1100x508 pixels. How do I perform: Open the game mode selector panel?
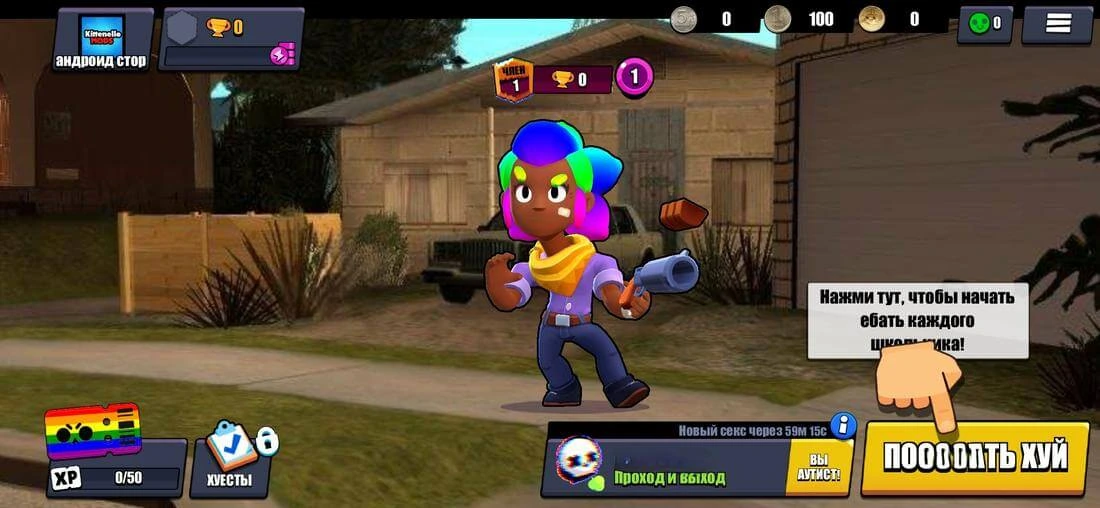[x=670, y=466]
